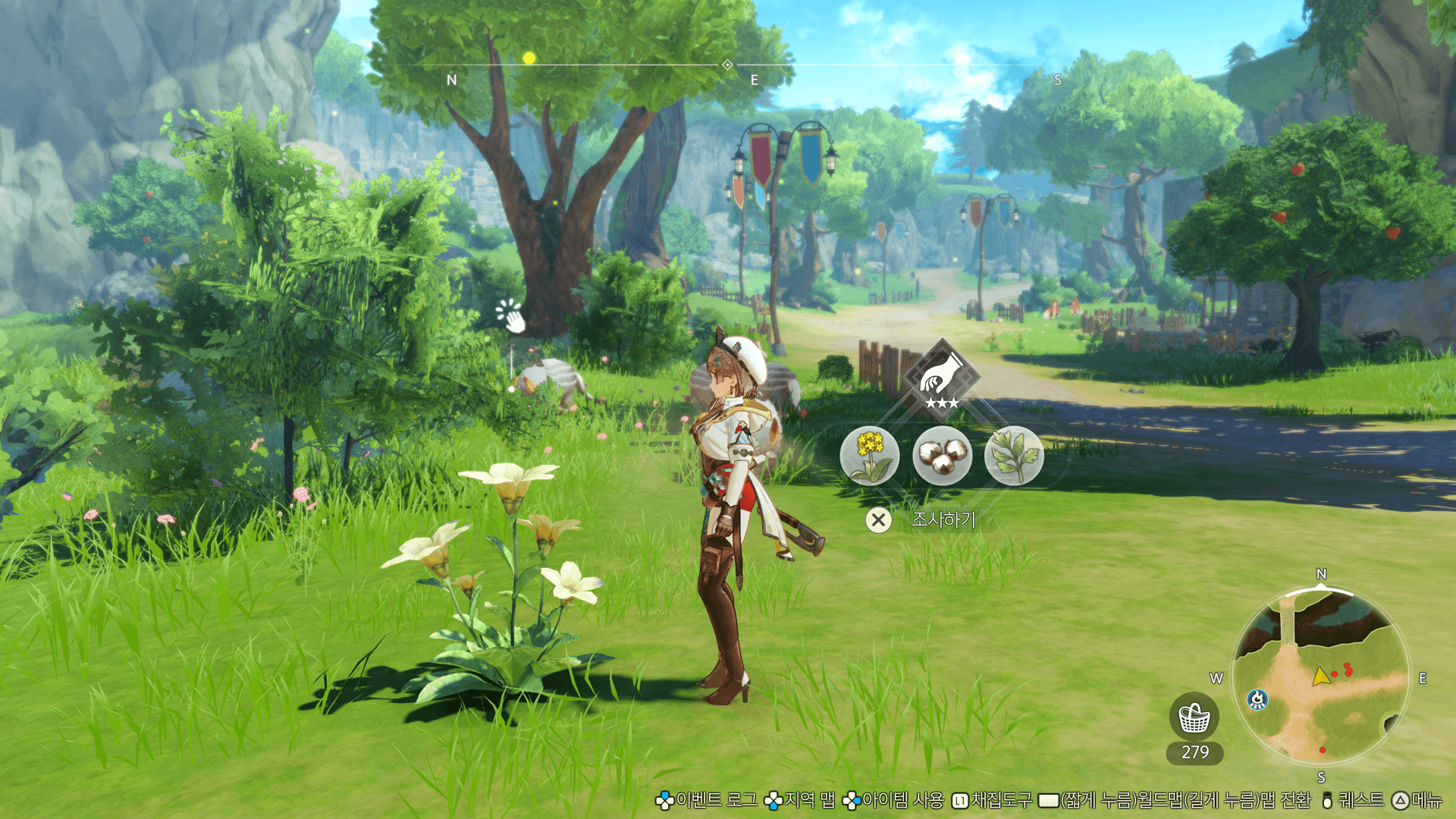This screenshot has width=1456, height=819.
Task: Open the basket inventory icon showing 279
Action: (x=1194, y=718)
